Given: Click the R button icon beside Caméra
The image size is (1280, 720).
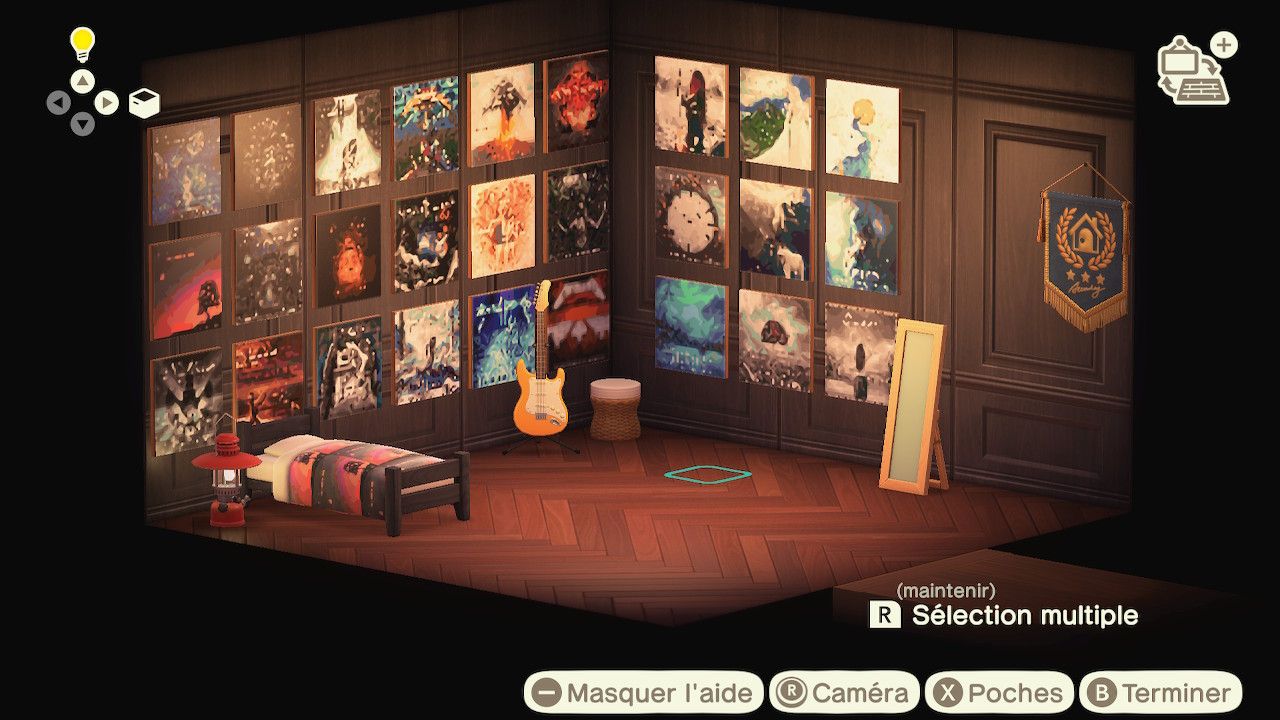Looking at the screenshot, I should 790,691.
